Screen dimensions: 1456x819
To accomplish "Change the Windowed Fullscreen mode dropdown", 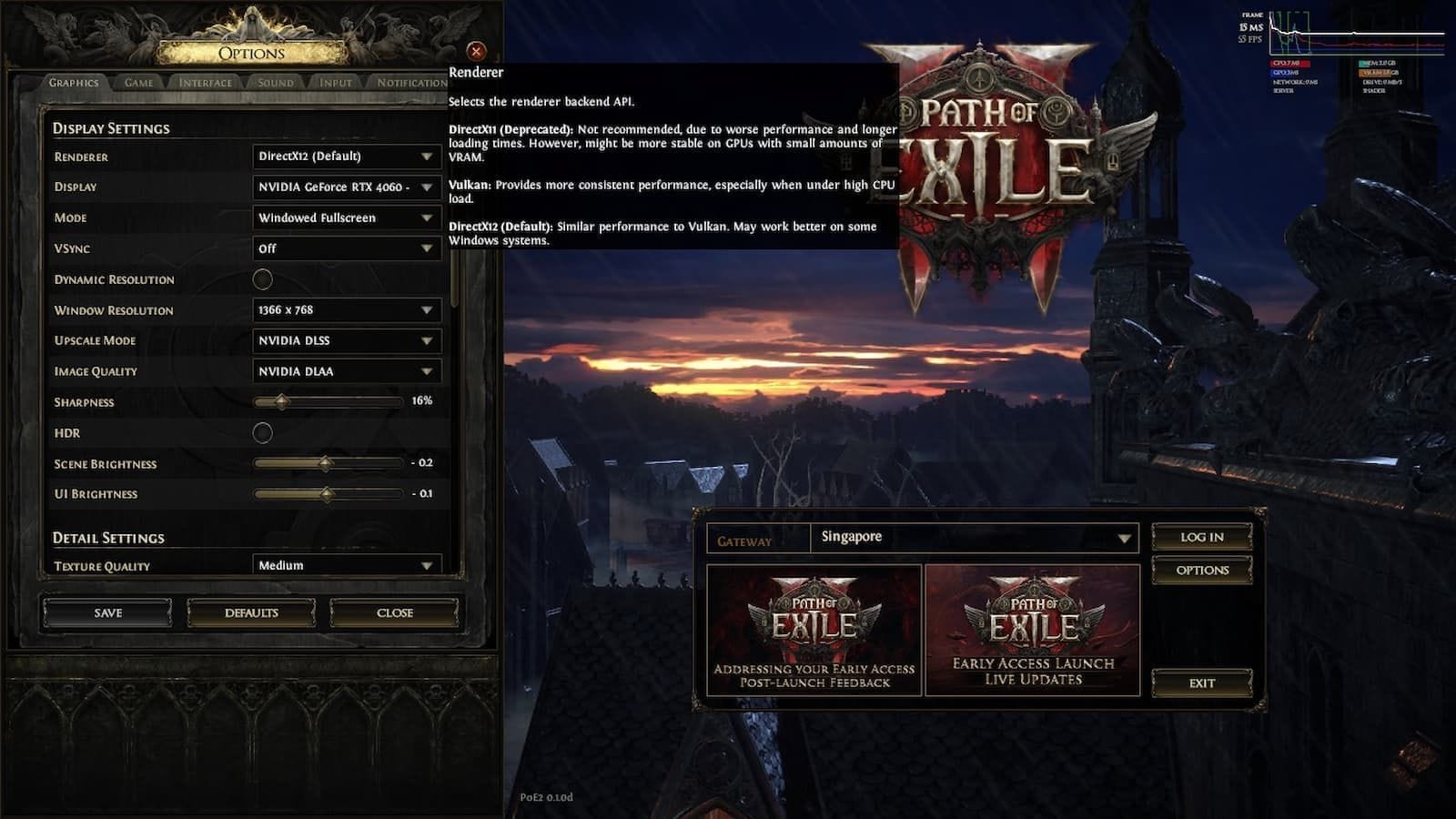I will pyautogui.click(x=346, y=218).
